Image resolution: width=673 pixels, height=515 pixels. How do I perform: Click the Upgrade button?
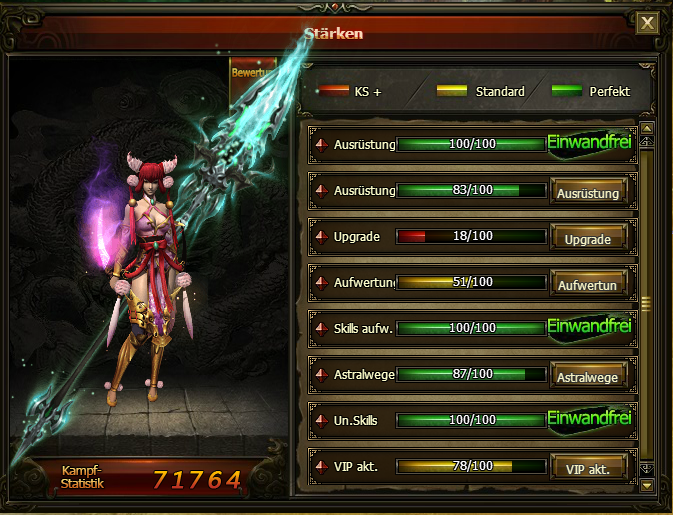[588, 238]
